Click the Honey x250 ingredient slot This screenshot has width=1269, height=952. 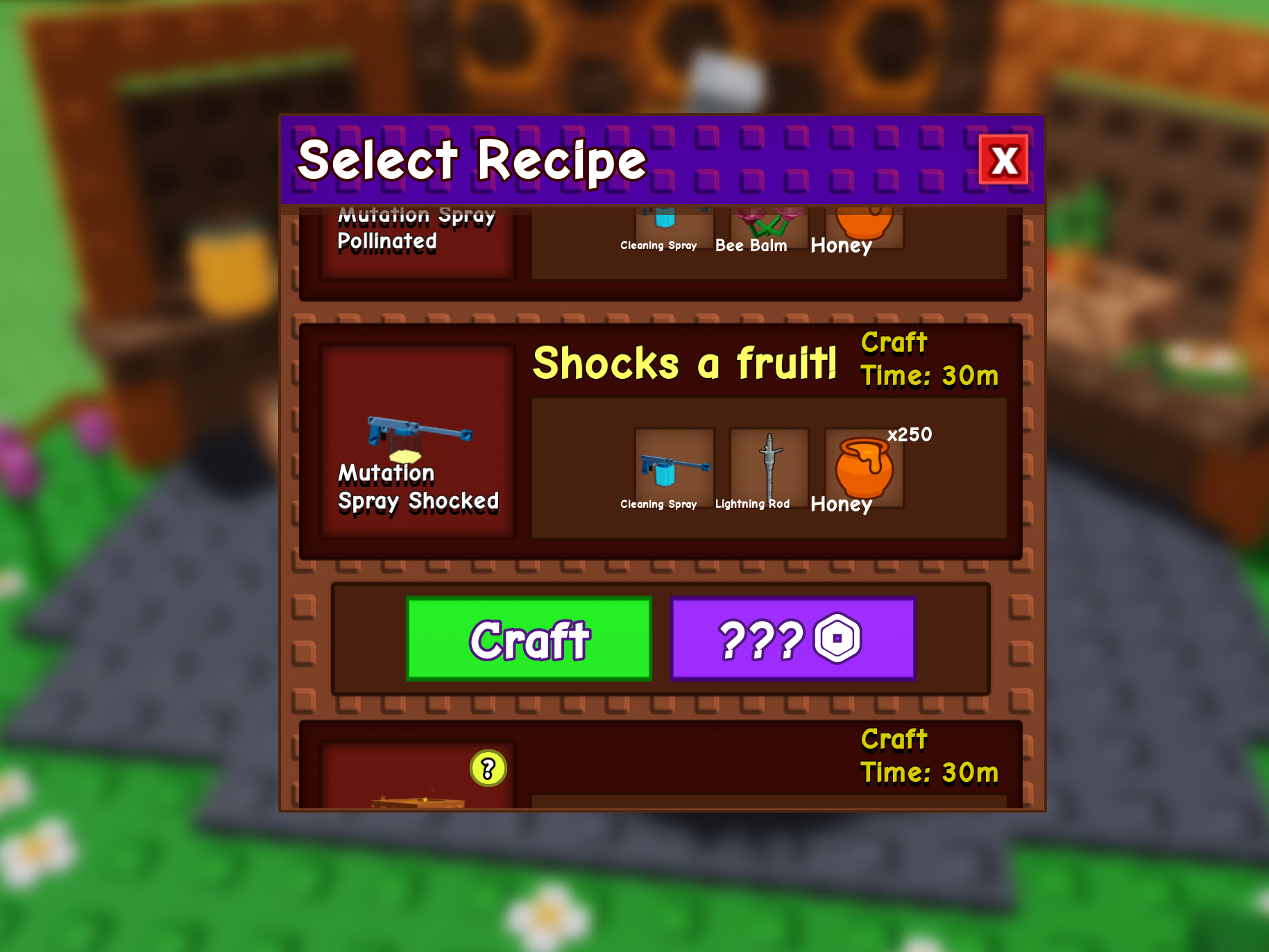click(x=864, y=467)
